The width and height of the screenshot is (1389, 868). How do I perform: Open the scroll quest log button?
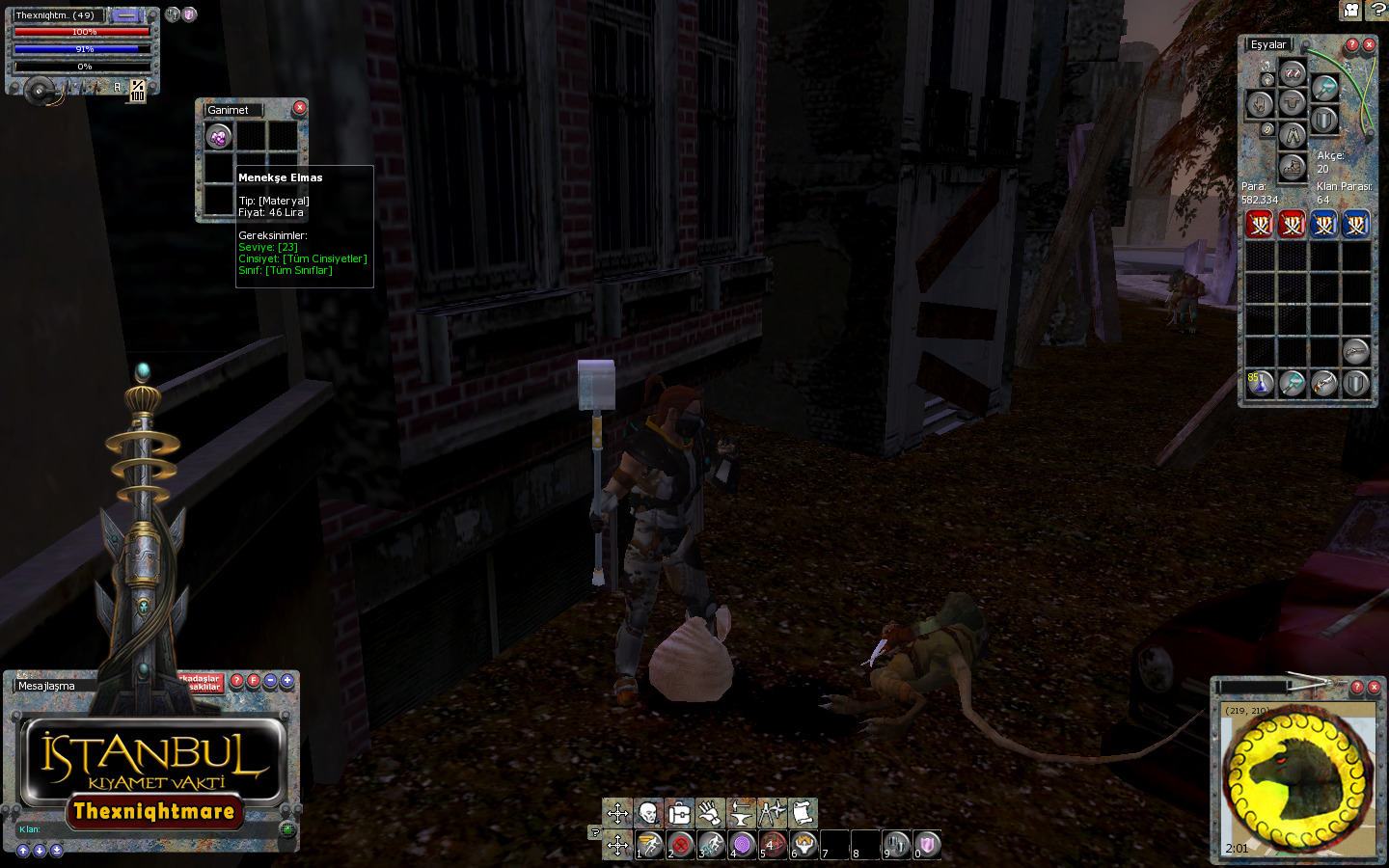(803, 812)
